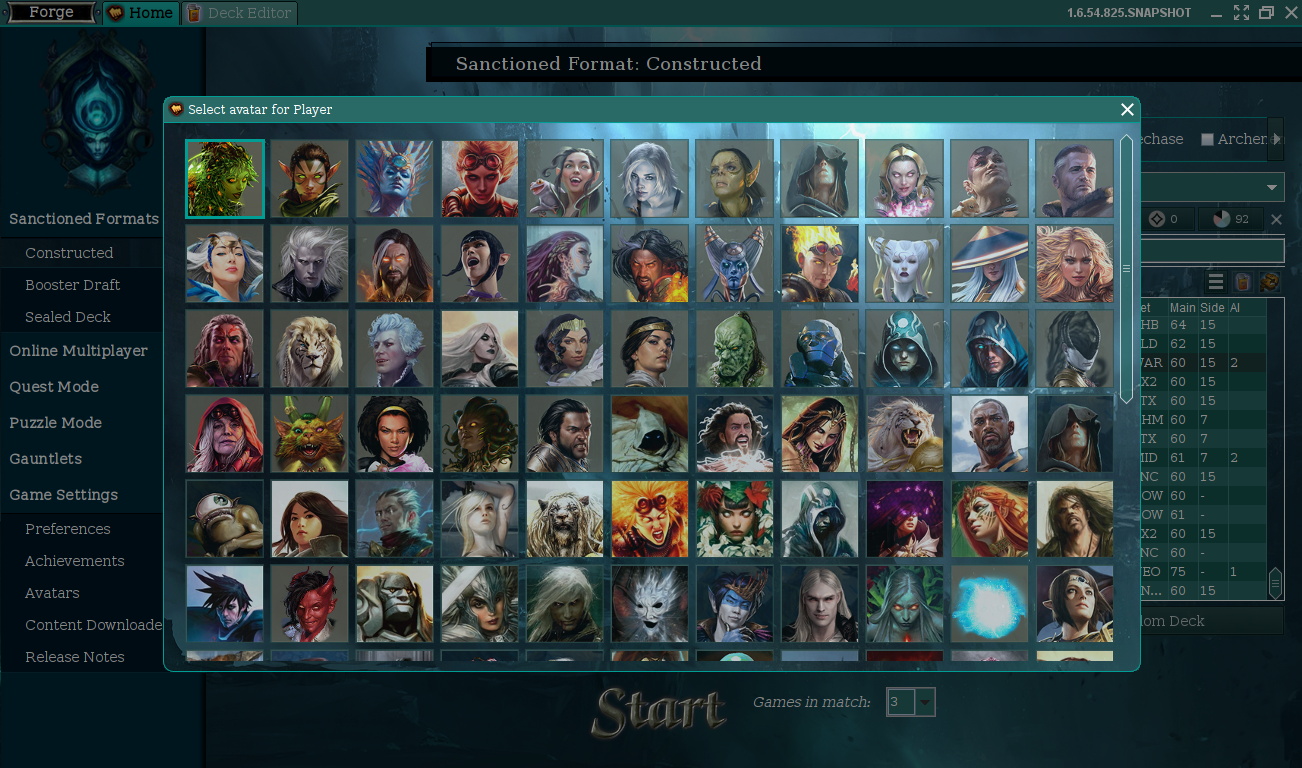Viewport: 1302px width, 768px height.
Task: Switch to the Deck Editor tab
Action: point(240,13)
